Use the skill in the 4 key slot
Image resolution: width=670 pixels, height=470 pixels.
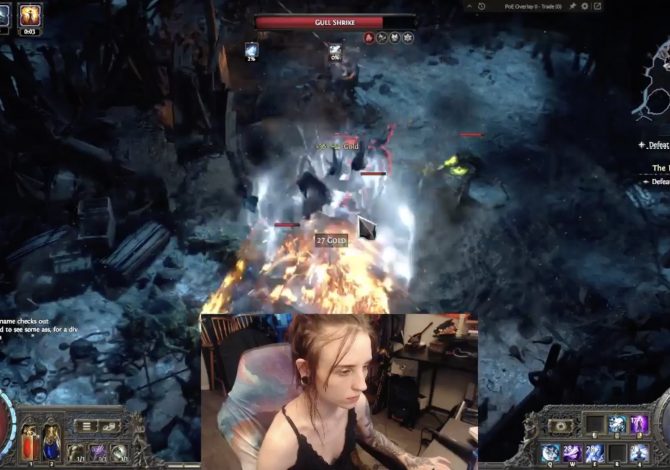click(639, 453)
